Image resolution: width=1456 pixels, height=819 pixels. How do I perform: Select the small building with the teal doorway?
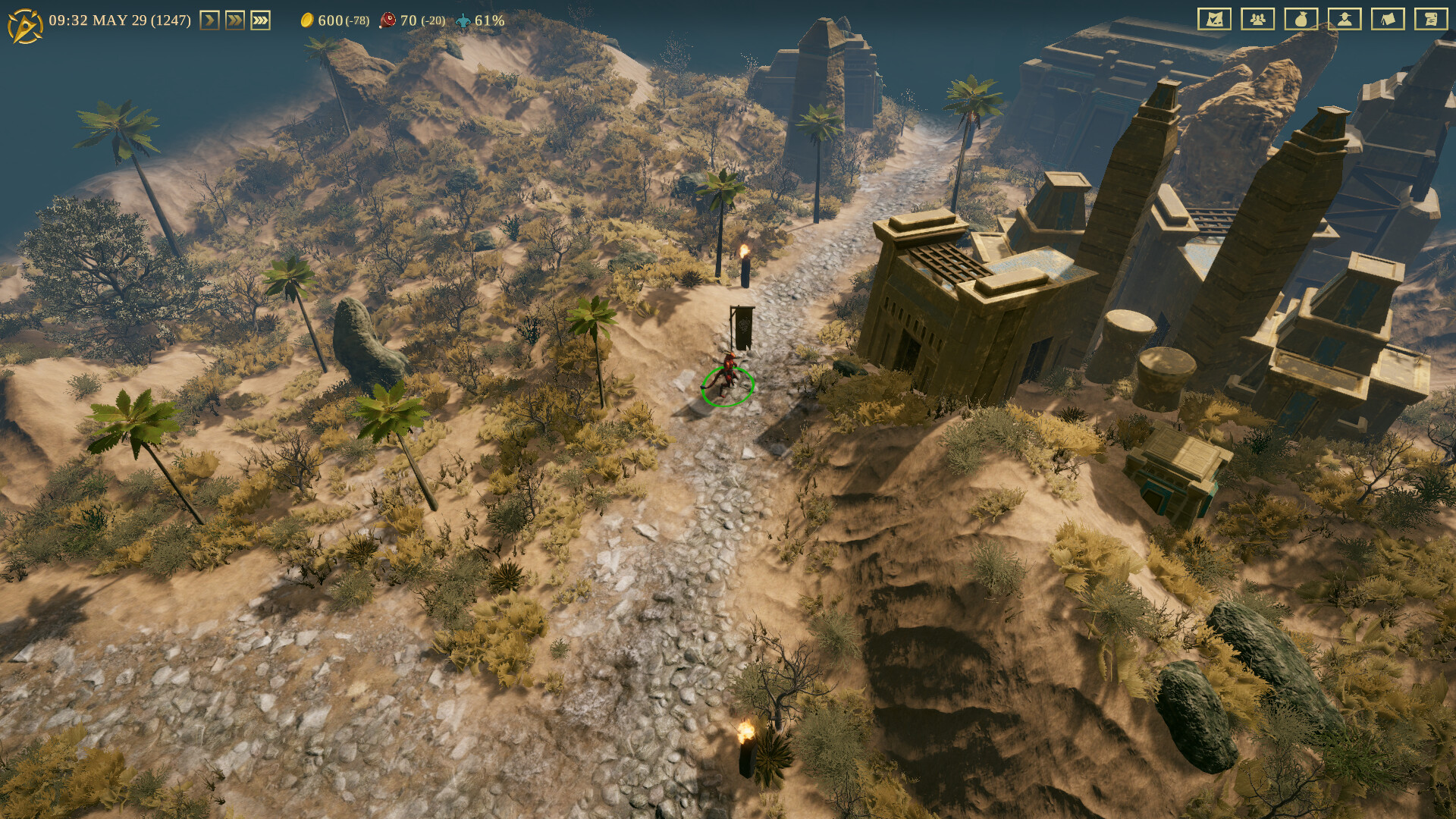tap(1175, 463)
